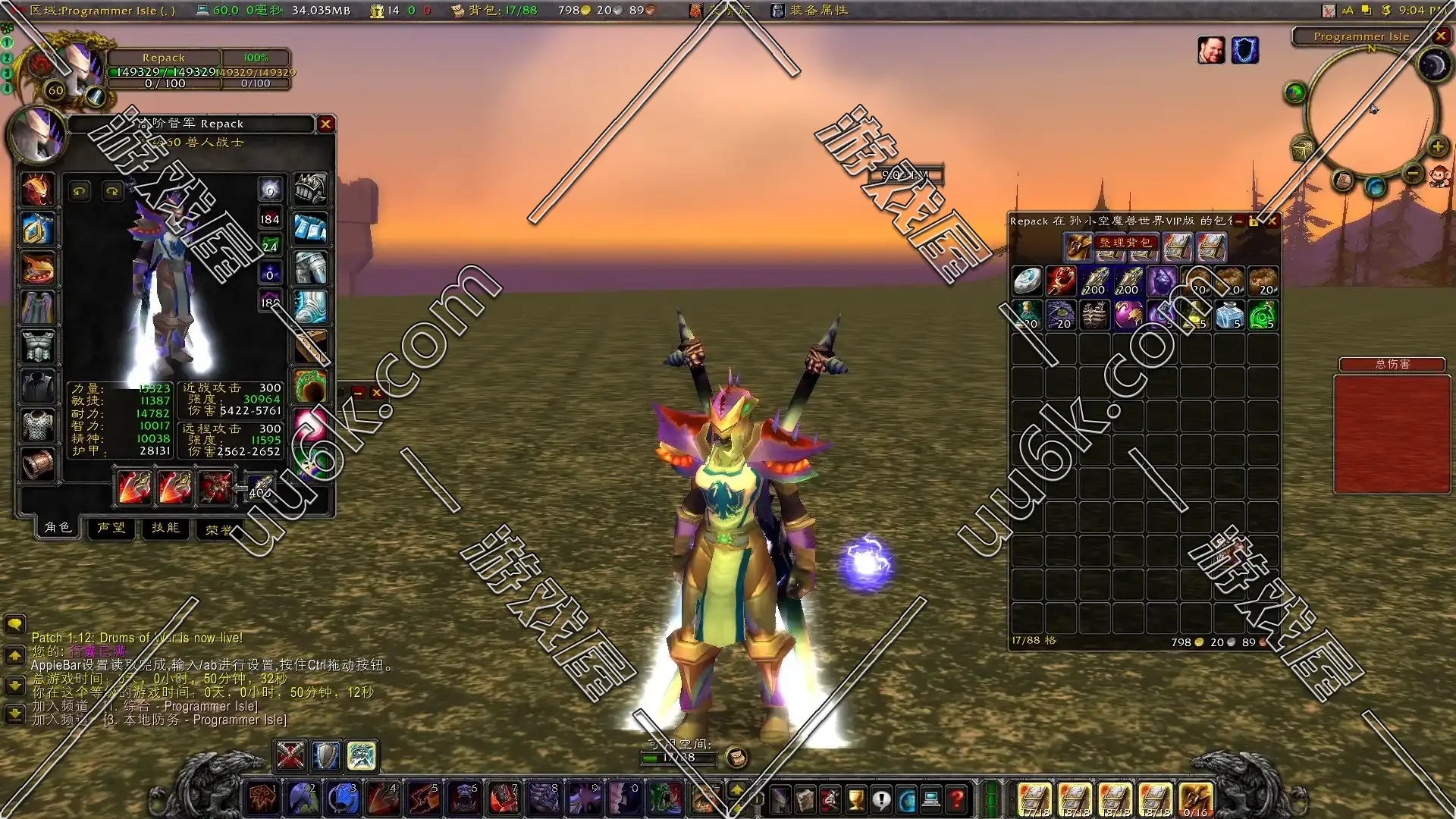1456x819 pixels.
Task: Use the green swirl potion item
Action: coord(1263,315)
